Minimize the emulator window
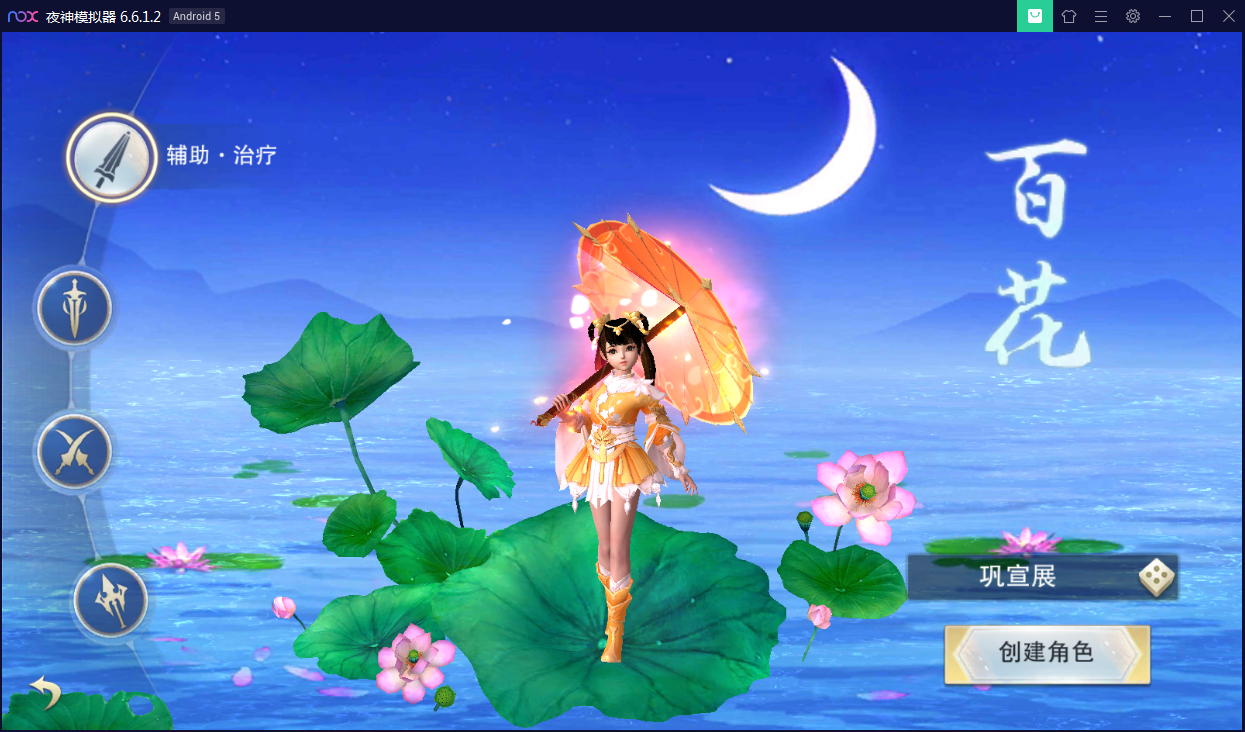1245x732 pixels. click(x=1164, y=16)
